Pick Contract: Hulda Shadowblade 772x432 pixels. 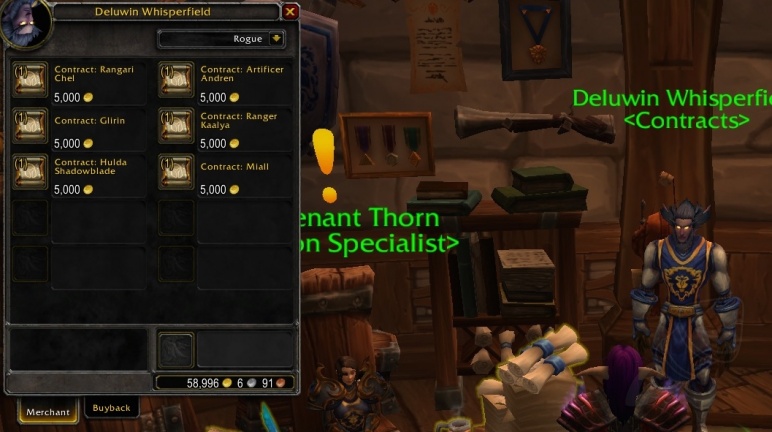[30, 171]
